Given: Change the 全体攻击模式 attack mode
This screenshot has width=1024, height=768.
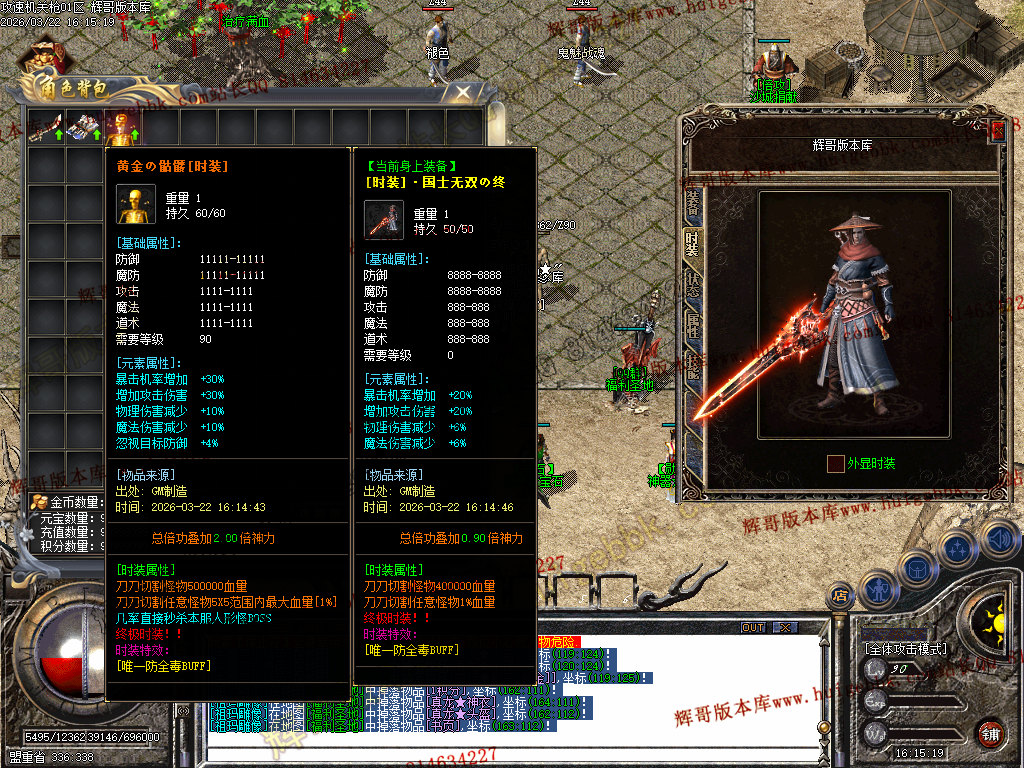Looking at the screenshot, I should tap(905, 649).
